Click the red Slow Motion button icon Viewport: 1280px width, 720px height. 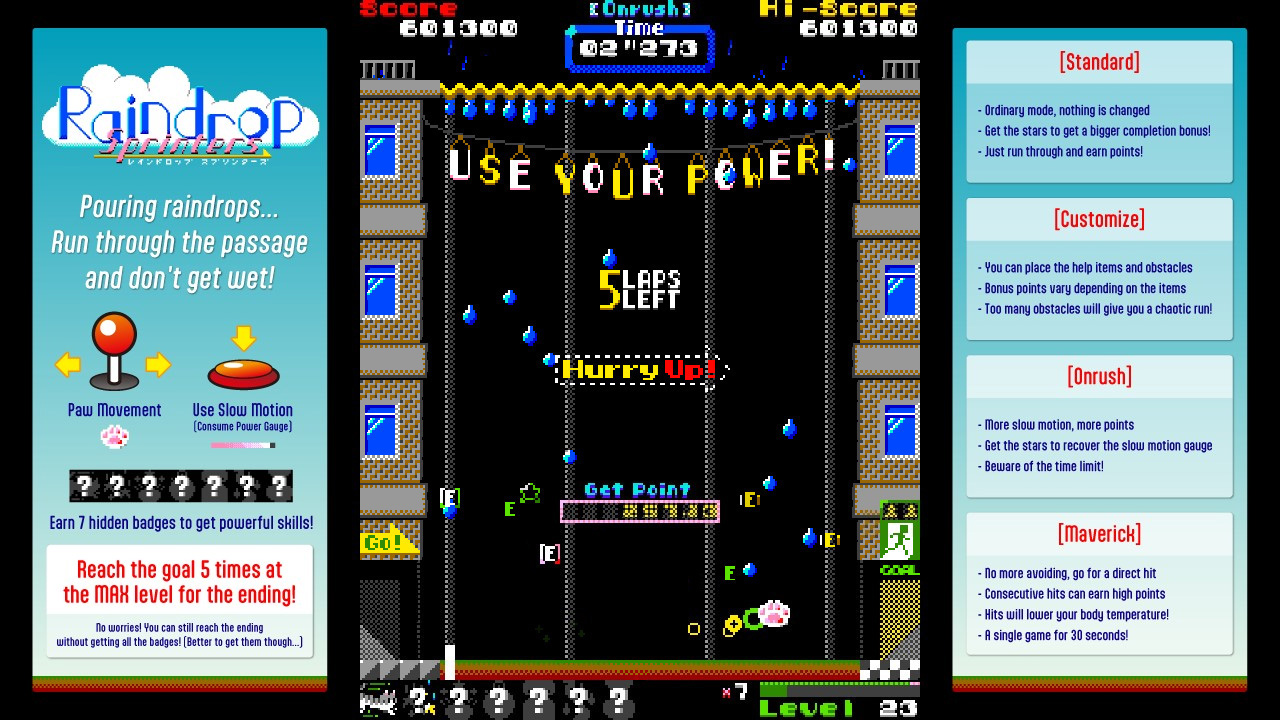(243, 372)
